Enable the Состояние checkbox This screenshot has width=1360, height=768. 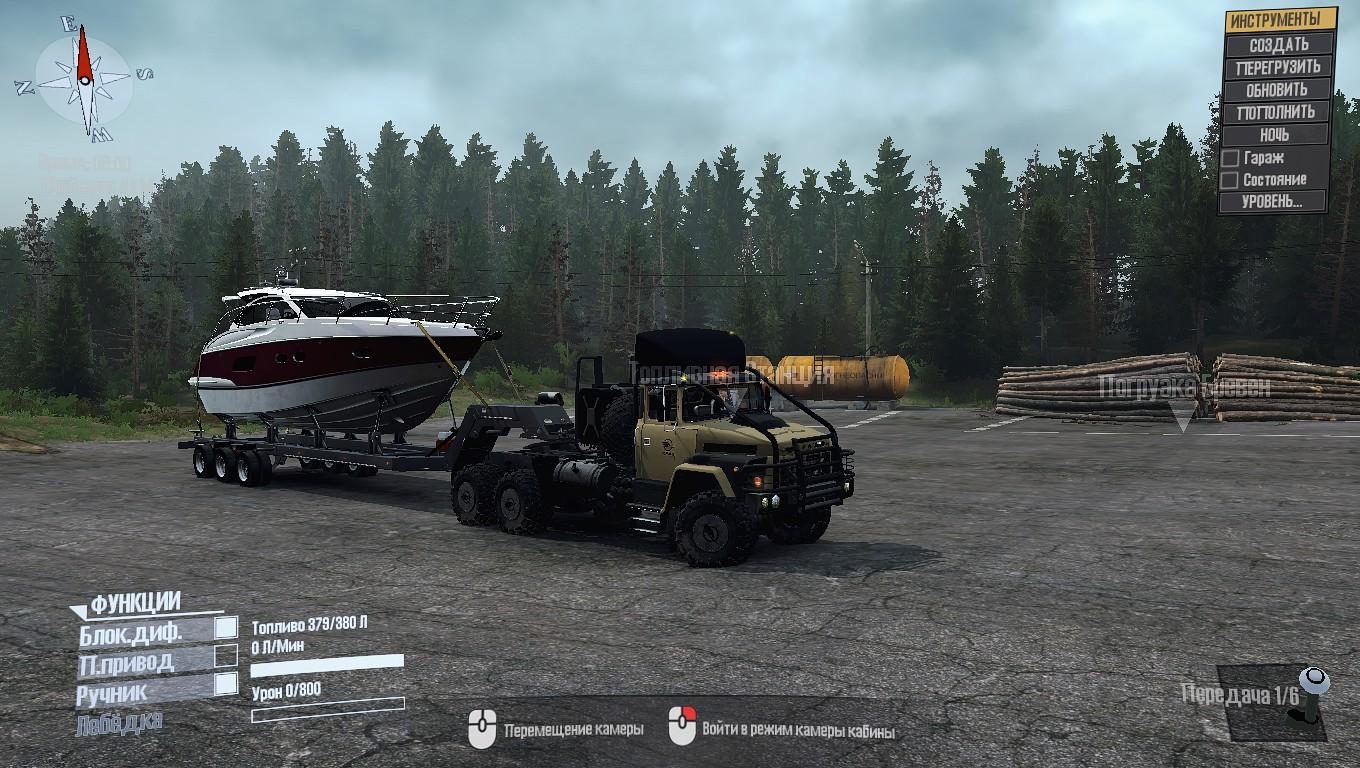point(1230,180)
